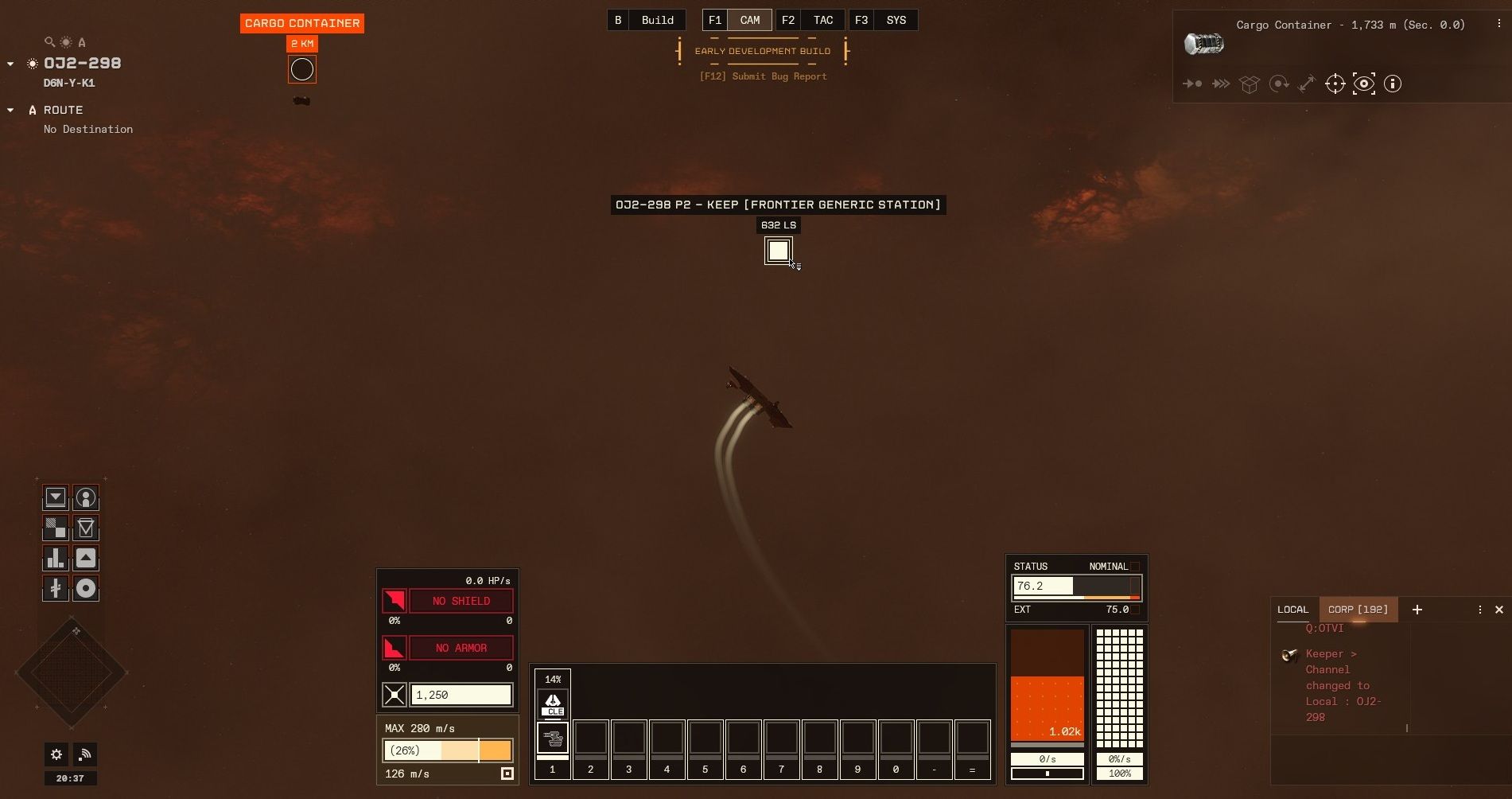The width and height of the screenshot is (1512, 799).
Task: Collapse the OJ2-298 system info section
Action: click(10, 64)
